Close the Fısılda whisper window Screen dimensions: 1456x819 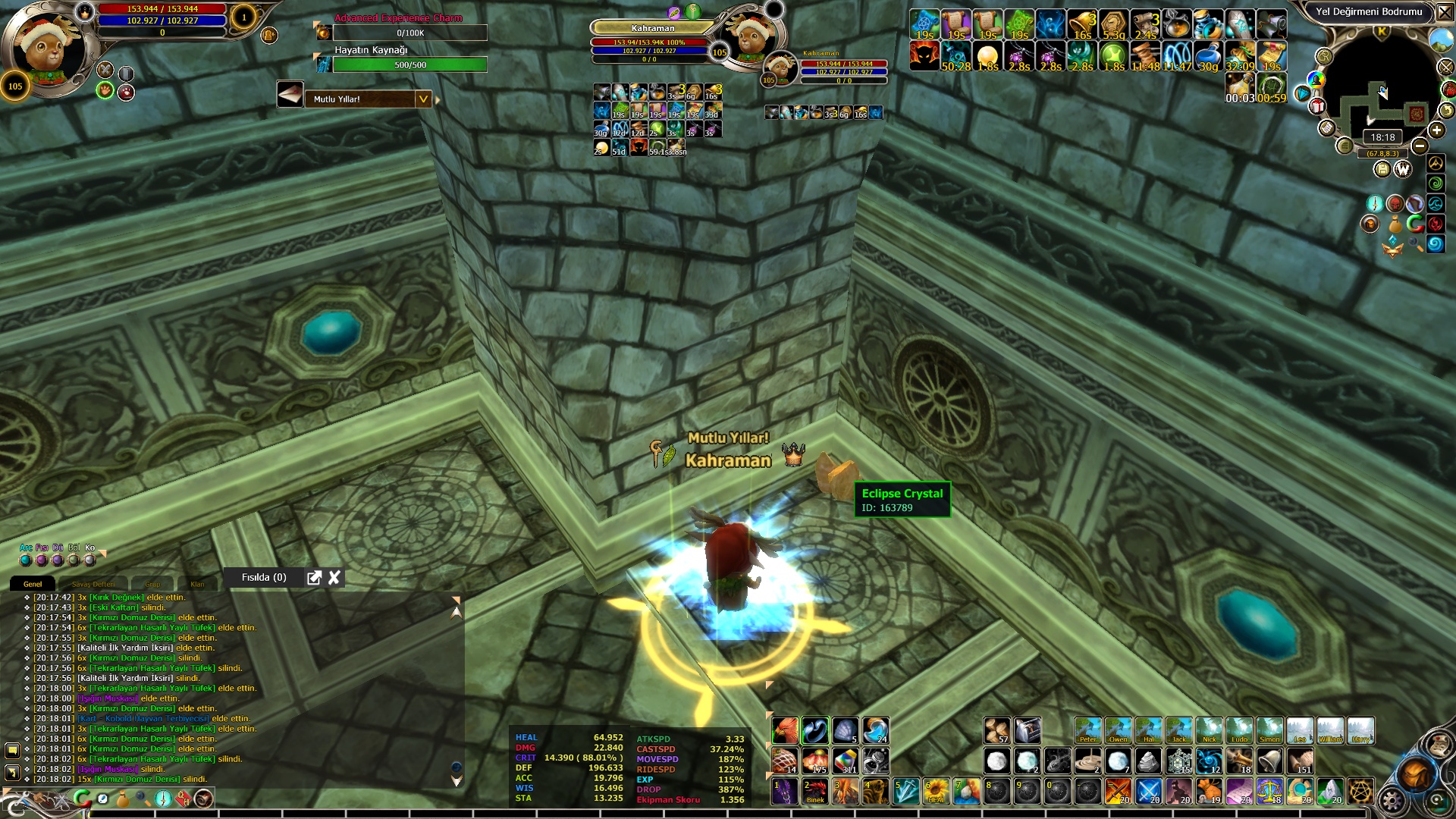point(334,578)
